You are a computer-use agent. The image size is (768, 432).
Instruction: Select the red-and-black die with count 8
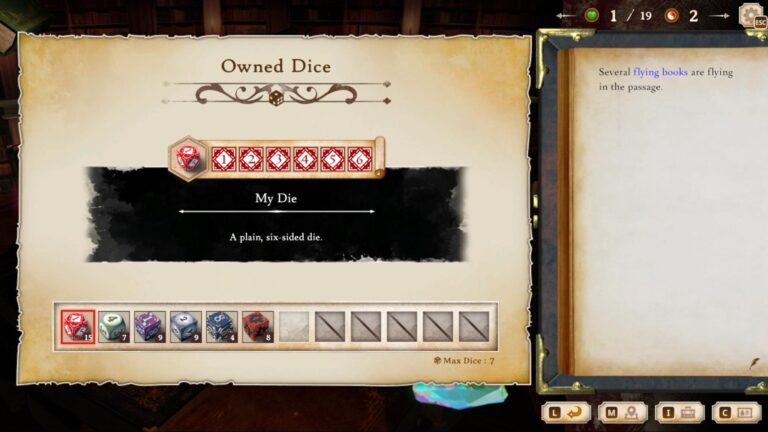pos(257,327)
